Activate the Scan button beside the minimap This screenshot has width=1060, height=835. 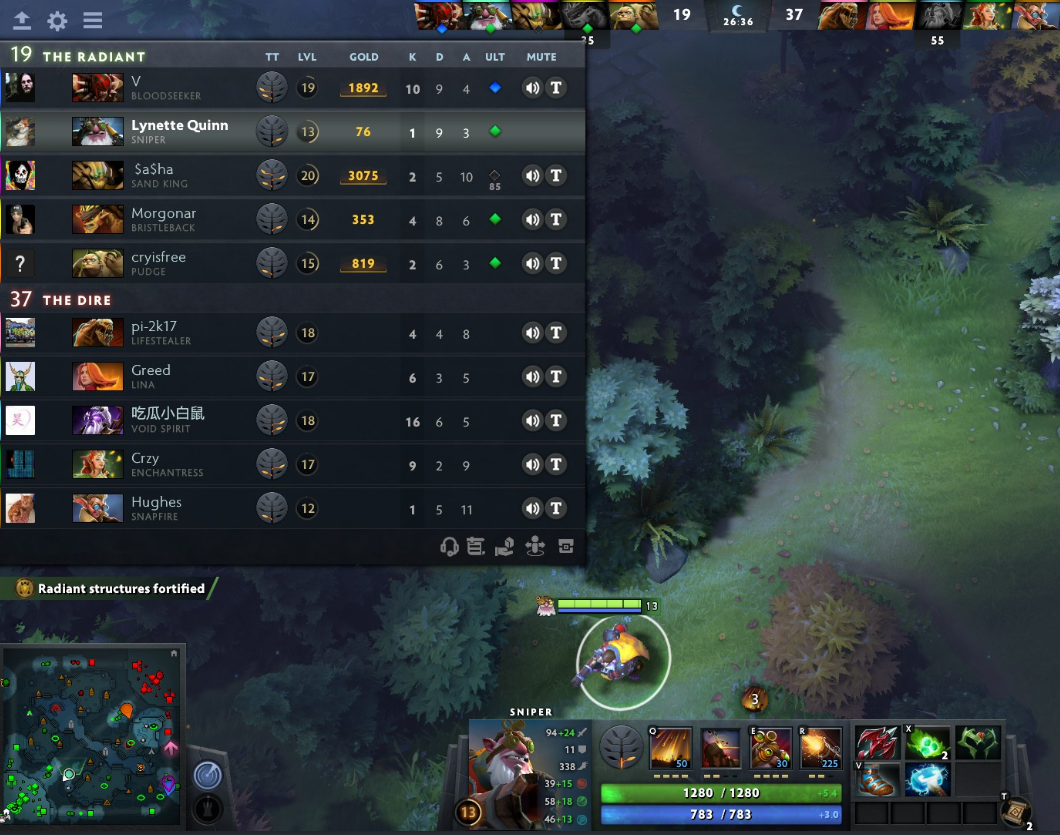coord(207,774)
